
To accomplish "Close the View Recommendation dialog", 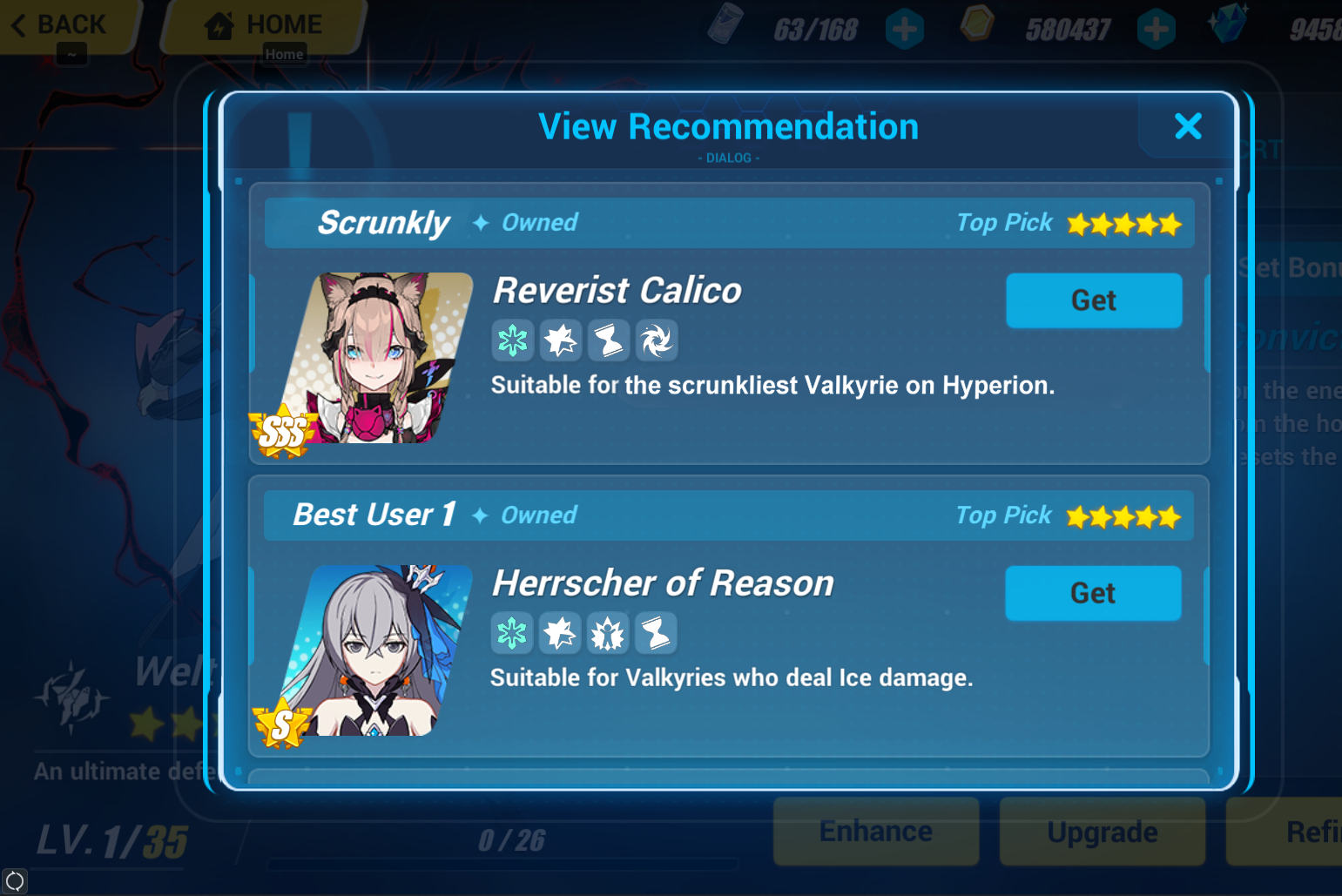I will [1188, 126].
